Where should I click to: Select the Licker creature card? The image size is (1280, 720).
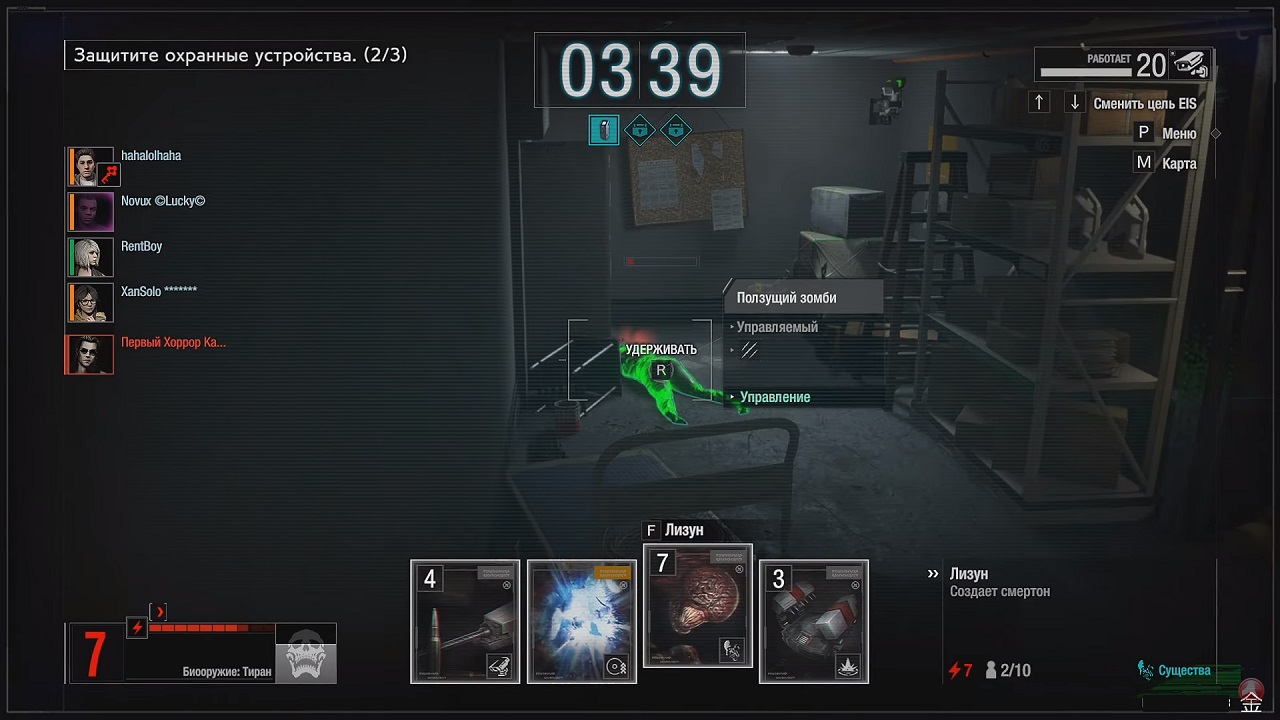coord(697,606)
